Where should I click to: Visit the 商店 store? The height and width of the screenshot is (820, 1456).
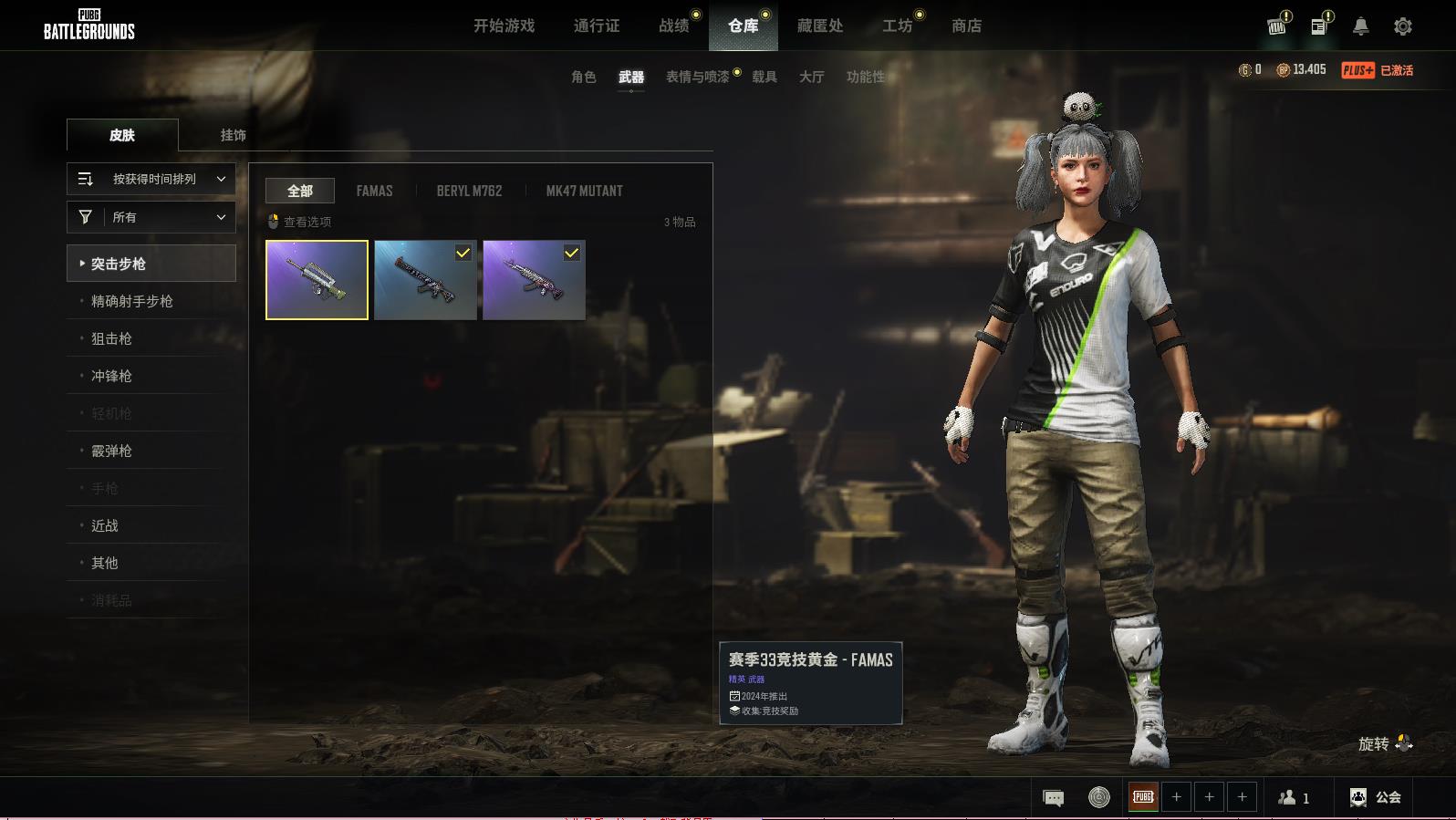(966, 26)
